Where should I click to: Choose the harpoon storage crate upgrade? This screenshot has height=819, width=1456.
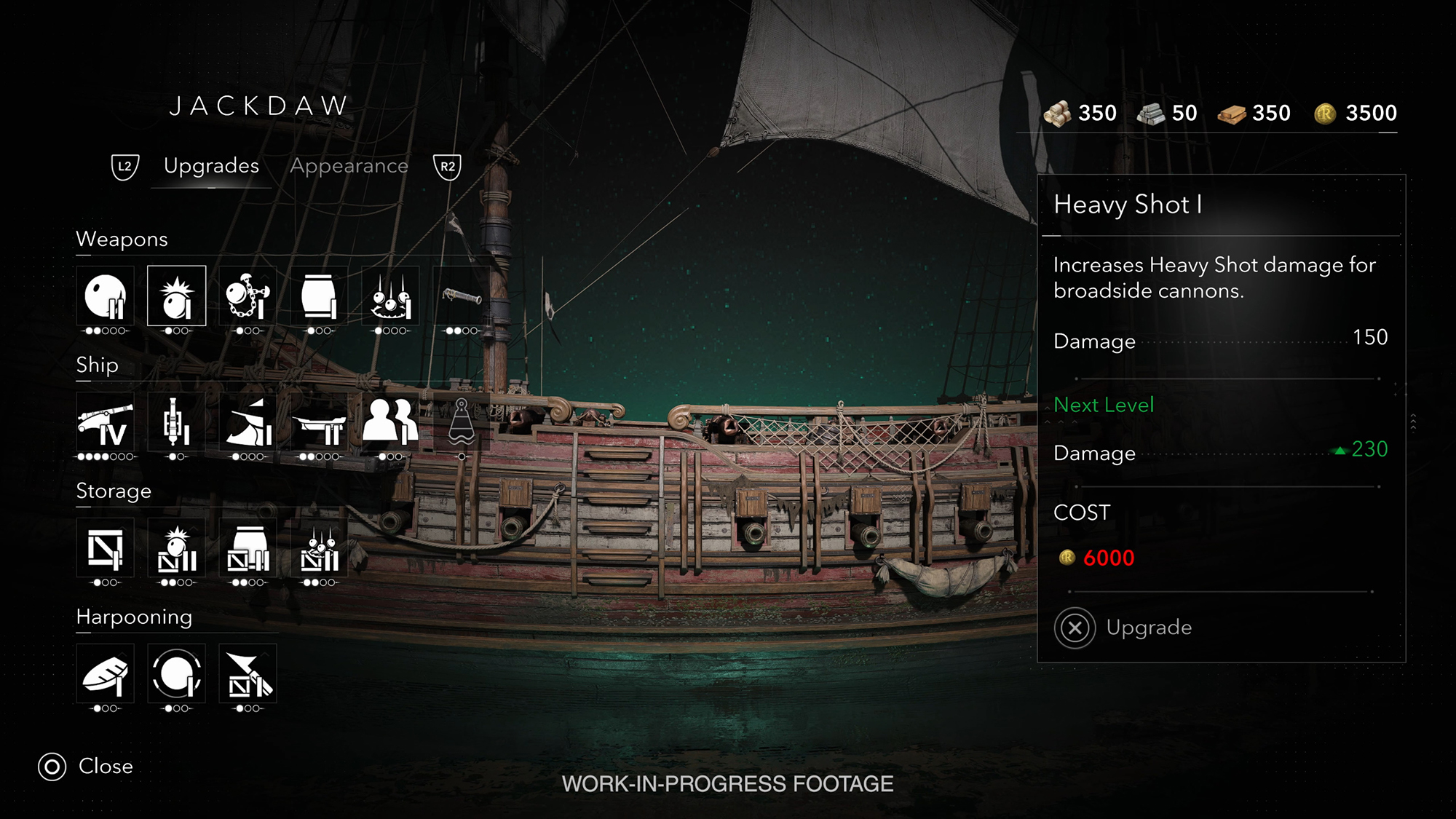tap(248, 674)
